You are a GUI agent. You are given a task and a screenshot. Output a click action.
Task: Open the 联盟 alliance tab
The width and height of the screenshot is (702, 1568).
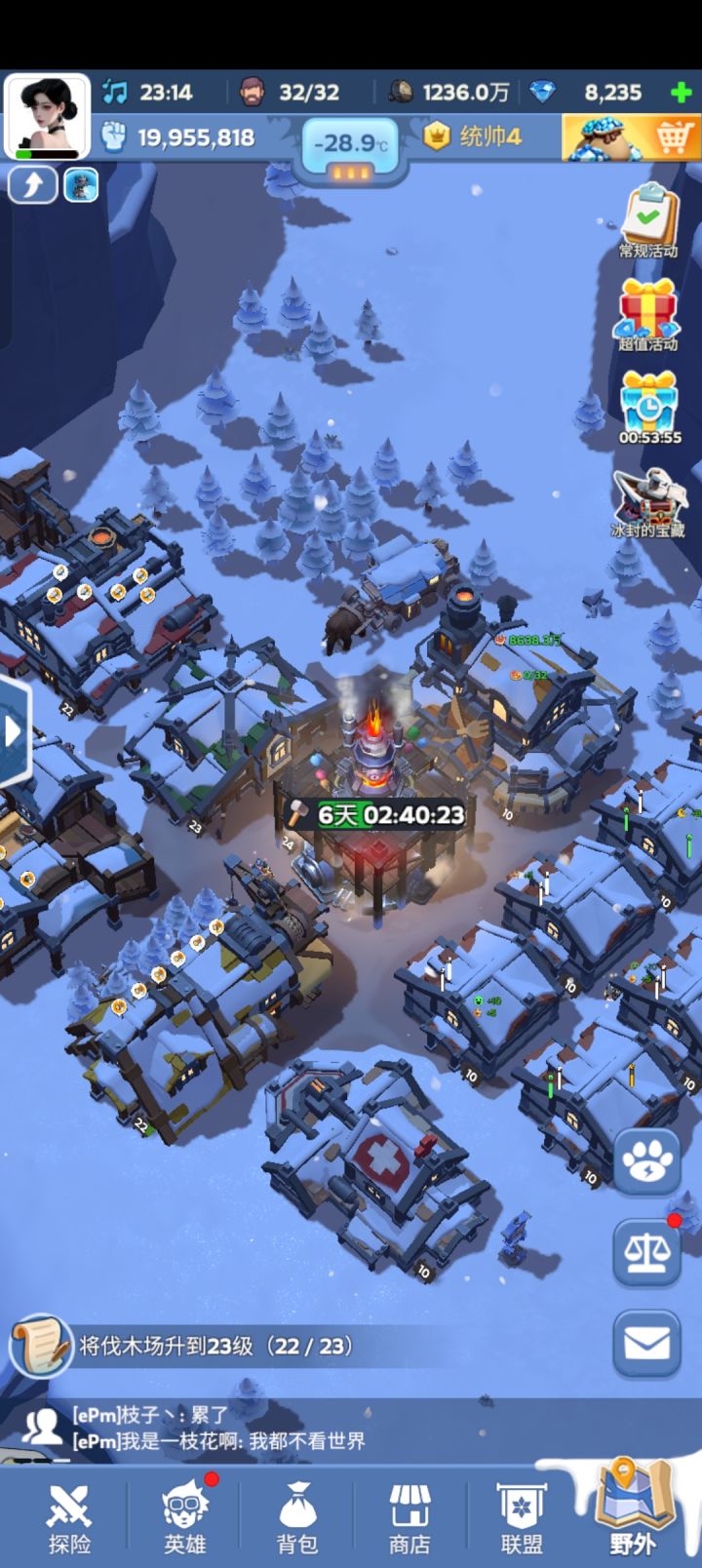[x=522, y=1517]
